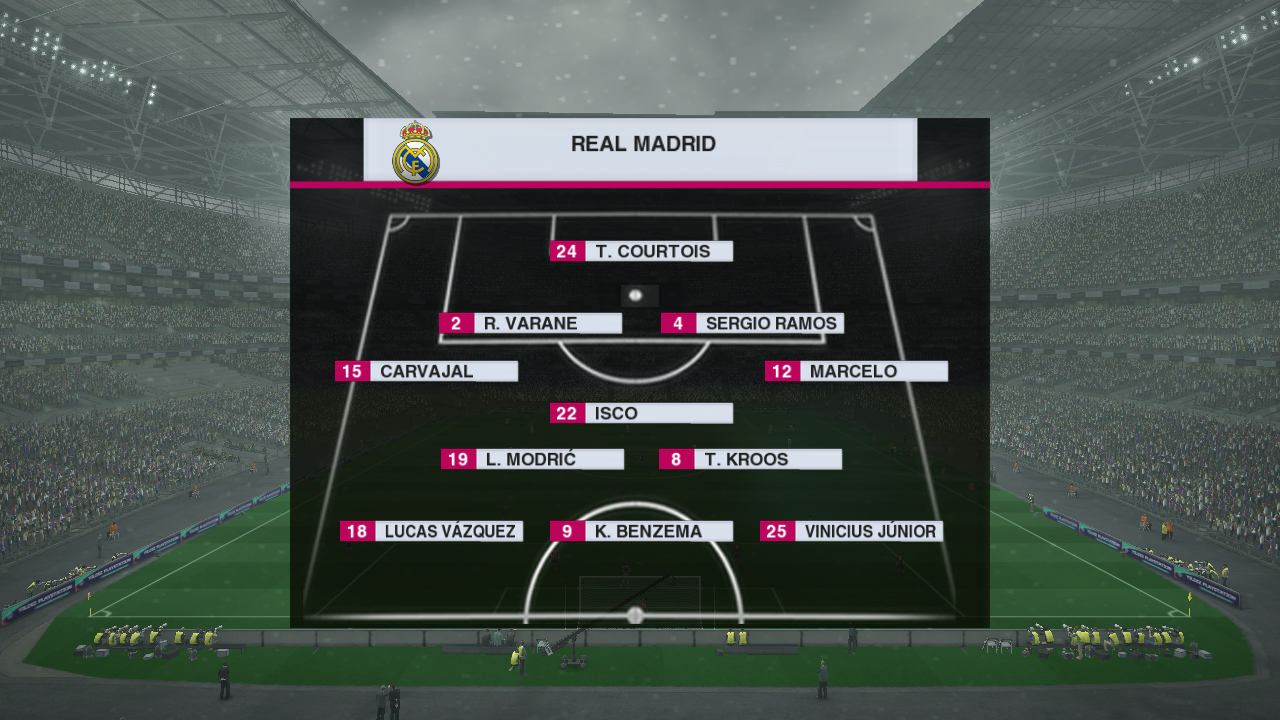This screenshot has height=720, width=1280.
Task: Select Vinicius Júnior name tag
Action: tap(851, 531)
